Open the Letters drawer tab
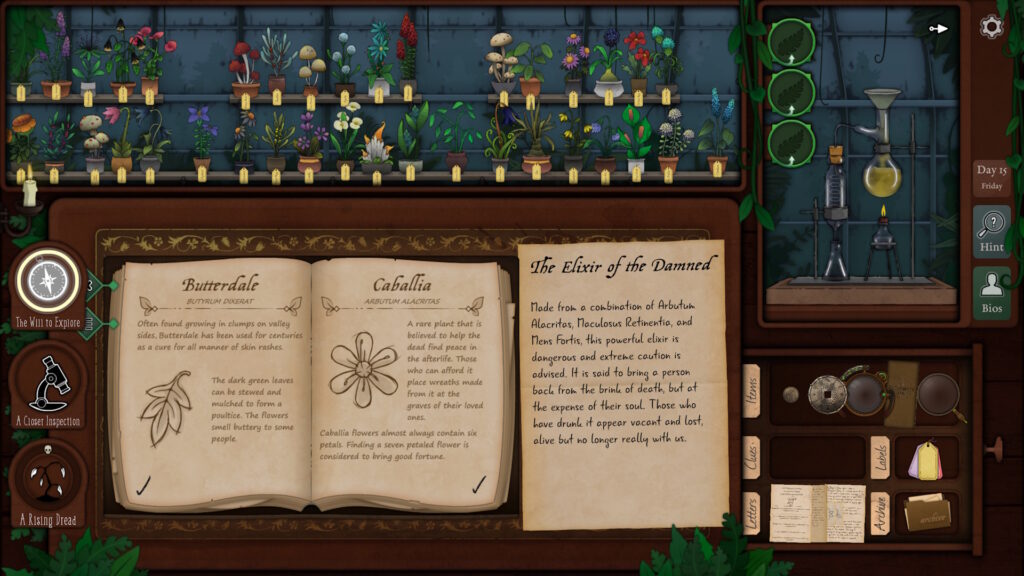 tap(751, 513)
